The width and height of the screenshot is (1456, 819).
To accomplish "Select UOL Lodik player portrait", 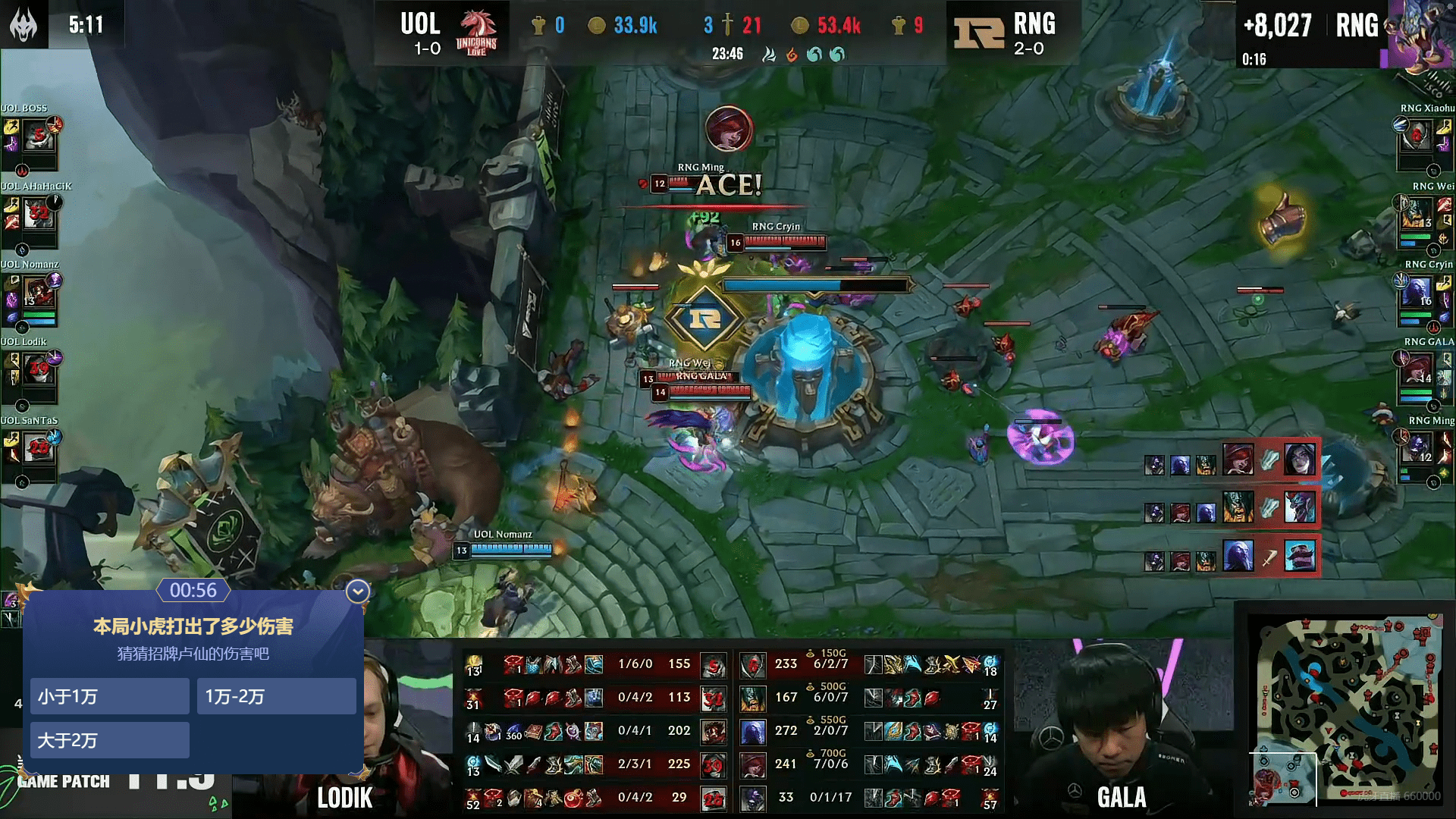I will (38, 371).
